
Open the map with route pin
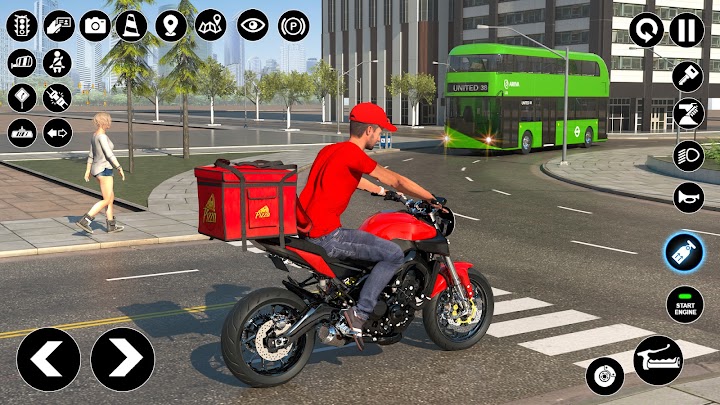click(210, 25)
